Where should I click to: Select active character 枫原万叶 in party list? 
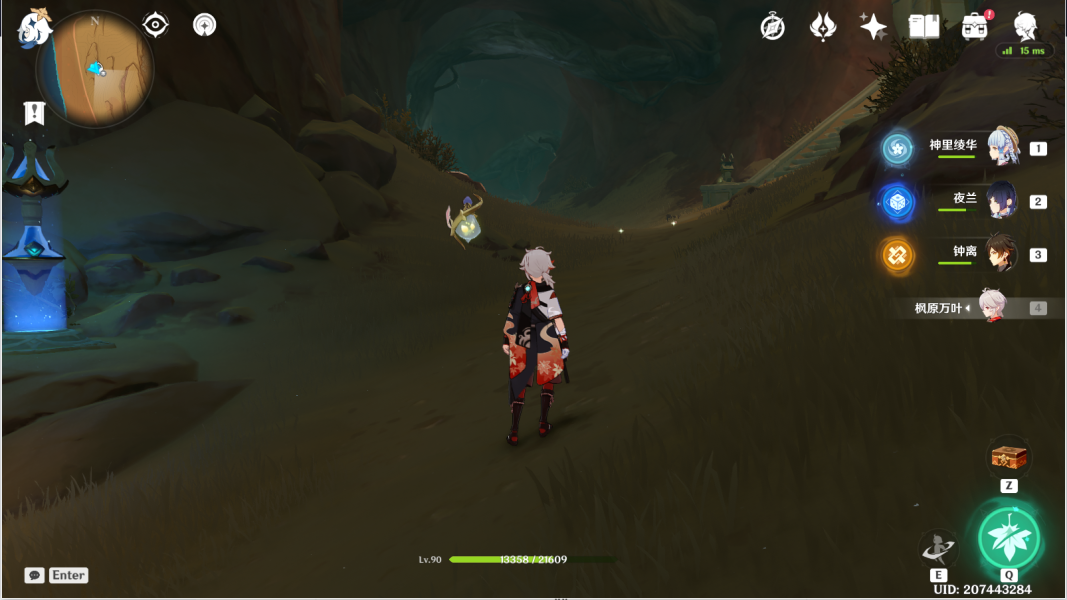click(x=991, y=307)
